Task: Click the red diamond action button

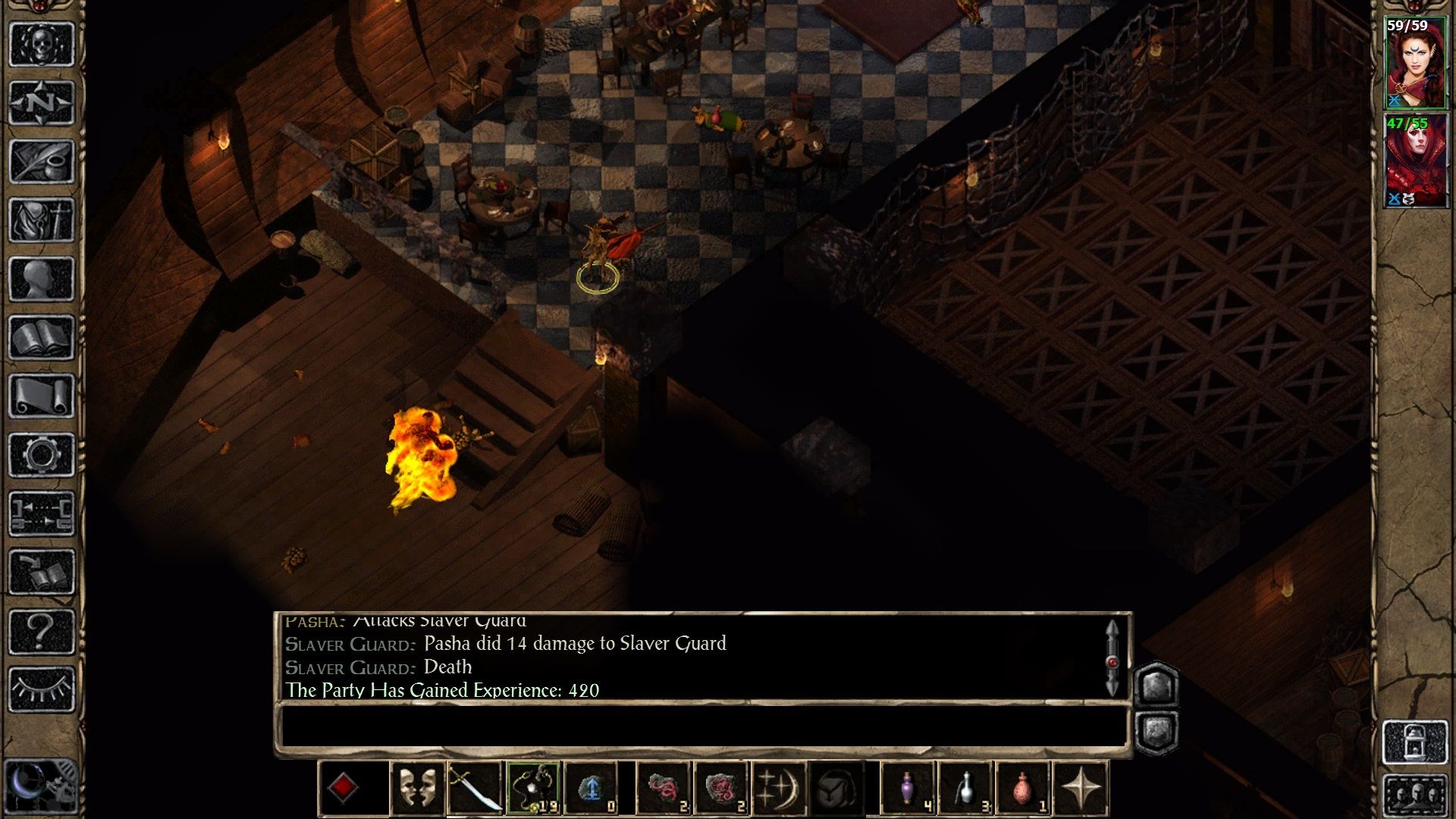Action: click(x=343, y=788)
